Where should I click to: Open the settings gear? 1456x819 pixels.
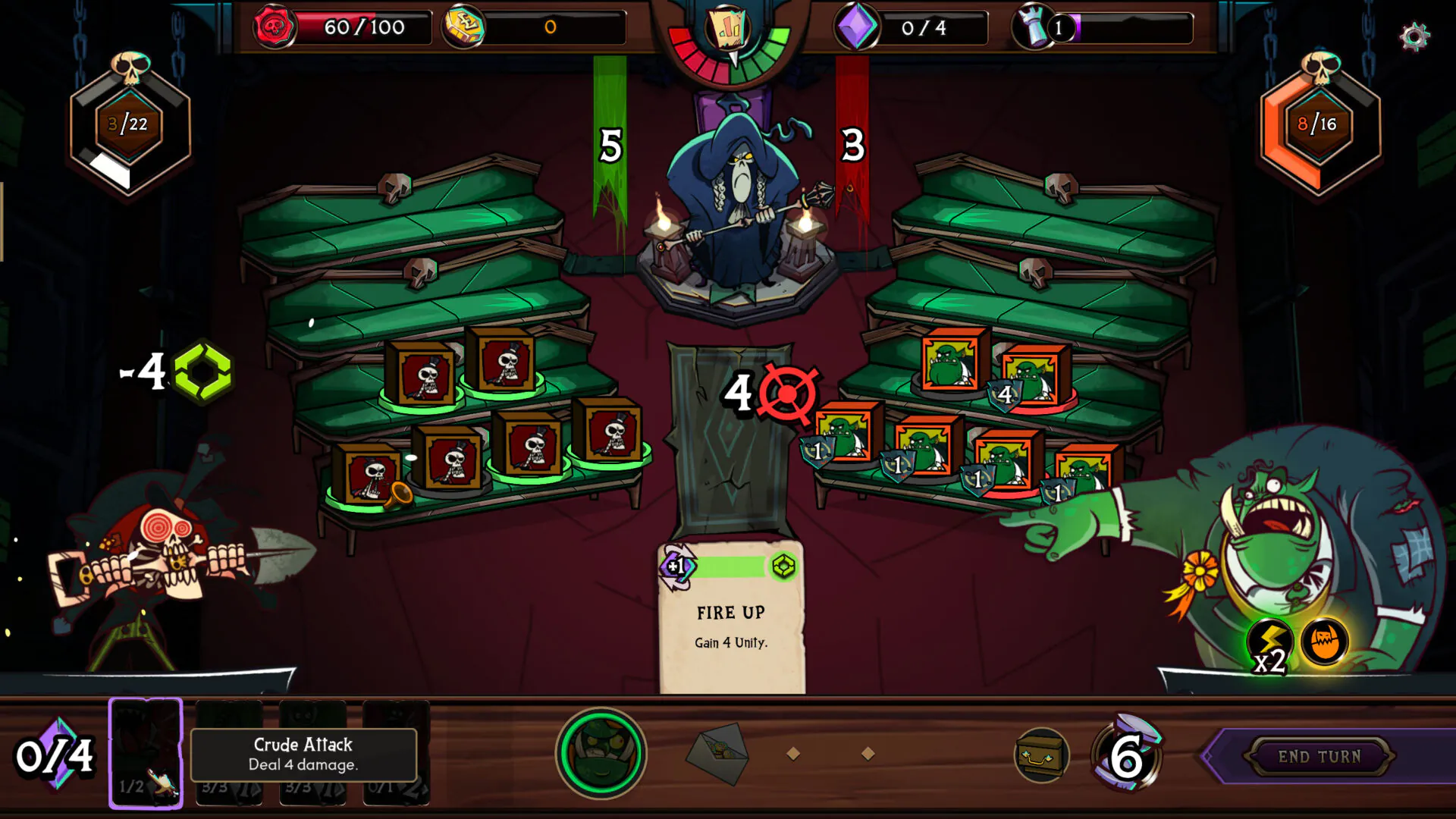pyautogui.click(x=1414, y=36)
